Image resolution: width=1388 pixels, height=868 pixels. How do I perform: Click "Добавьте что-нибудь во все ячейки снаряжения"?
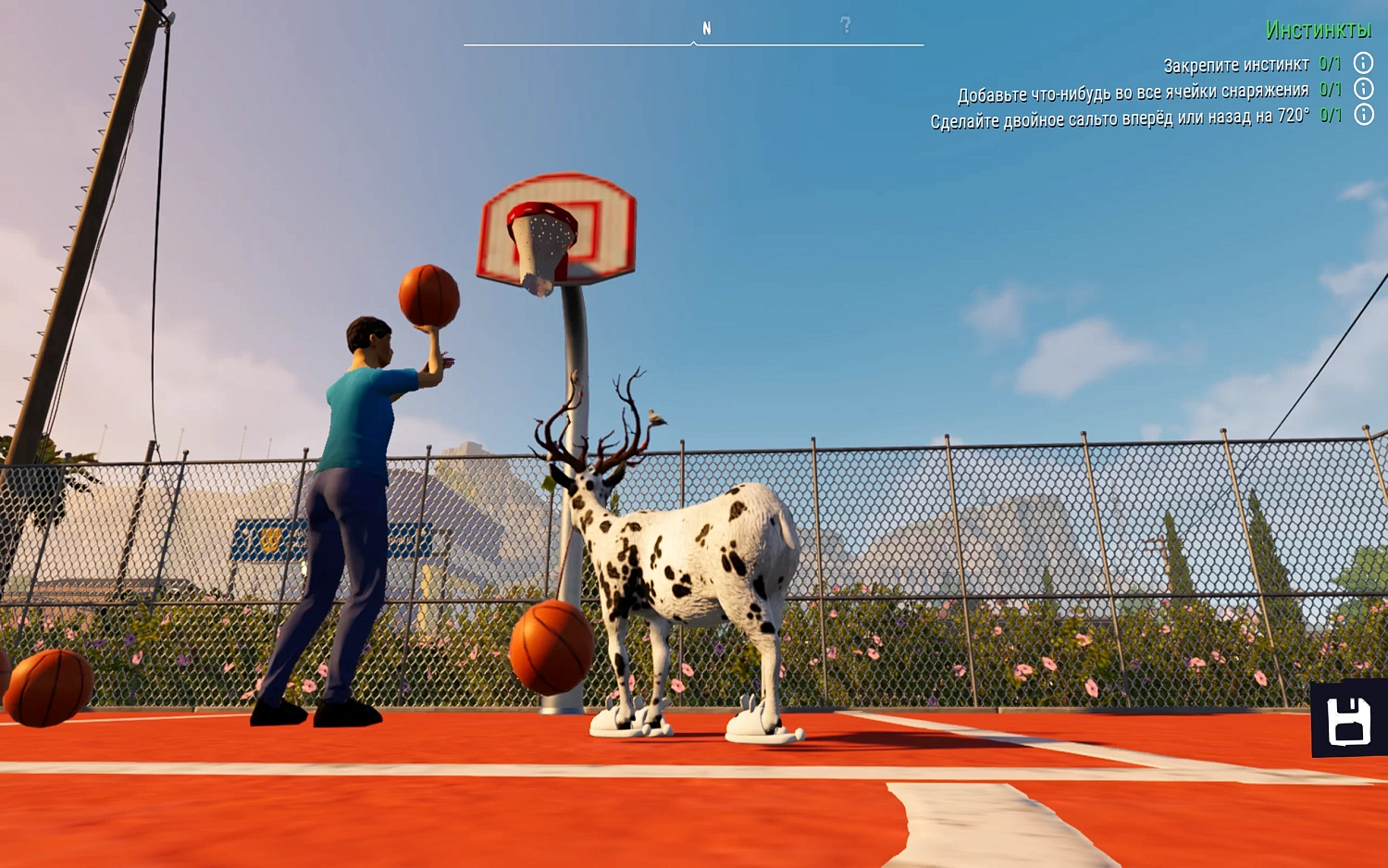point(1134,90)
